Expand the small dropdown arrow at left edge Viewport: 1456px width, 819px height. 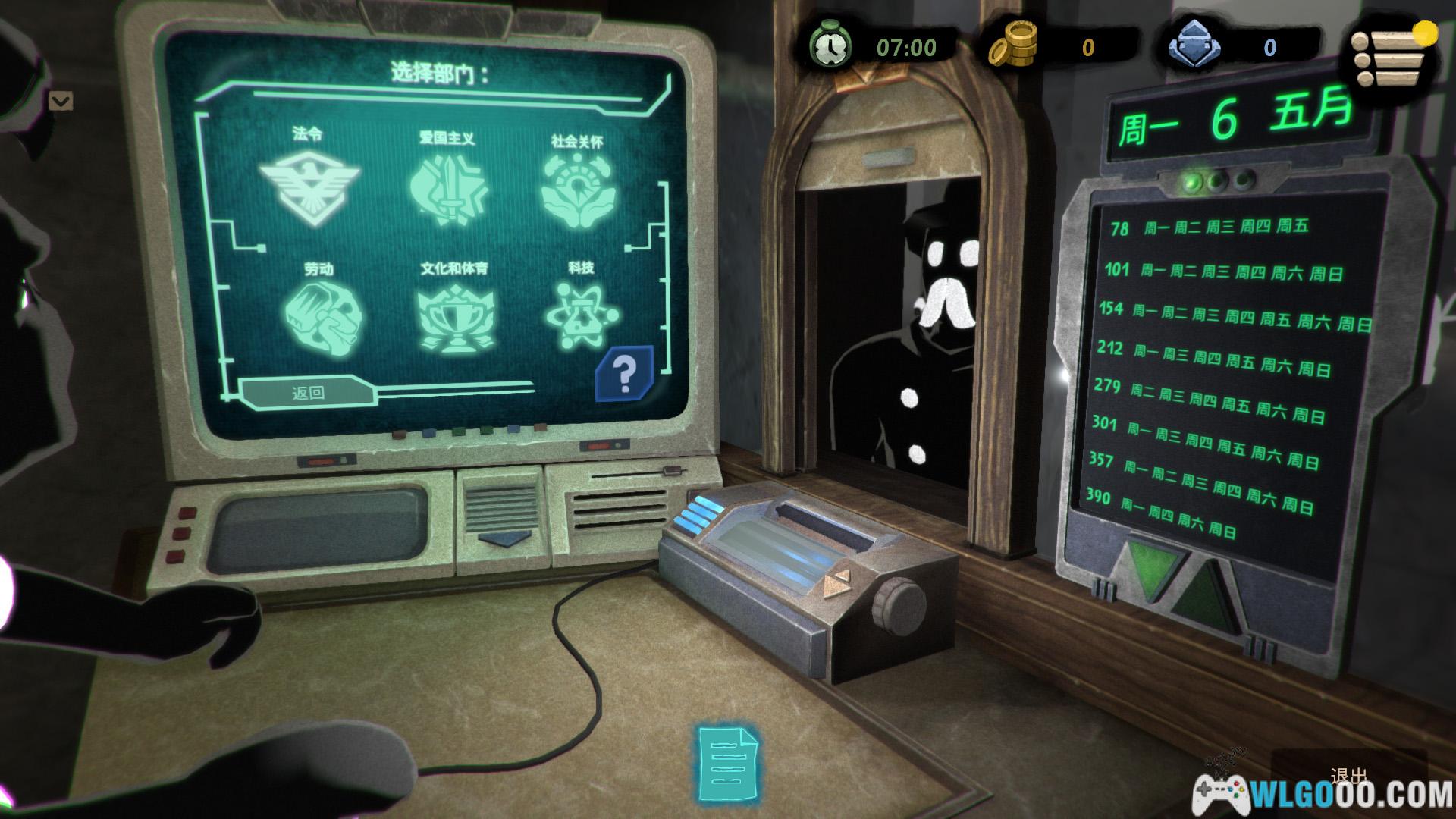click(x=61, y=101)
